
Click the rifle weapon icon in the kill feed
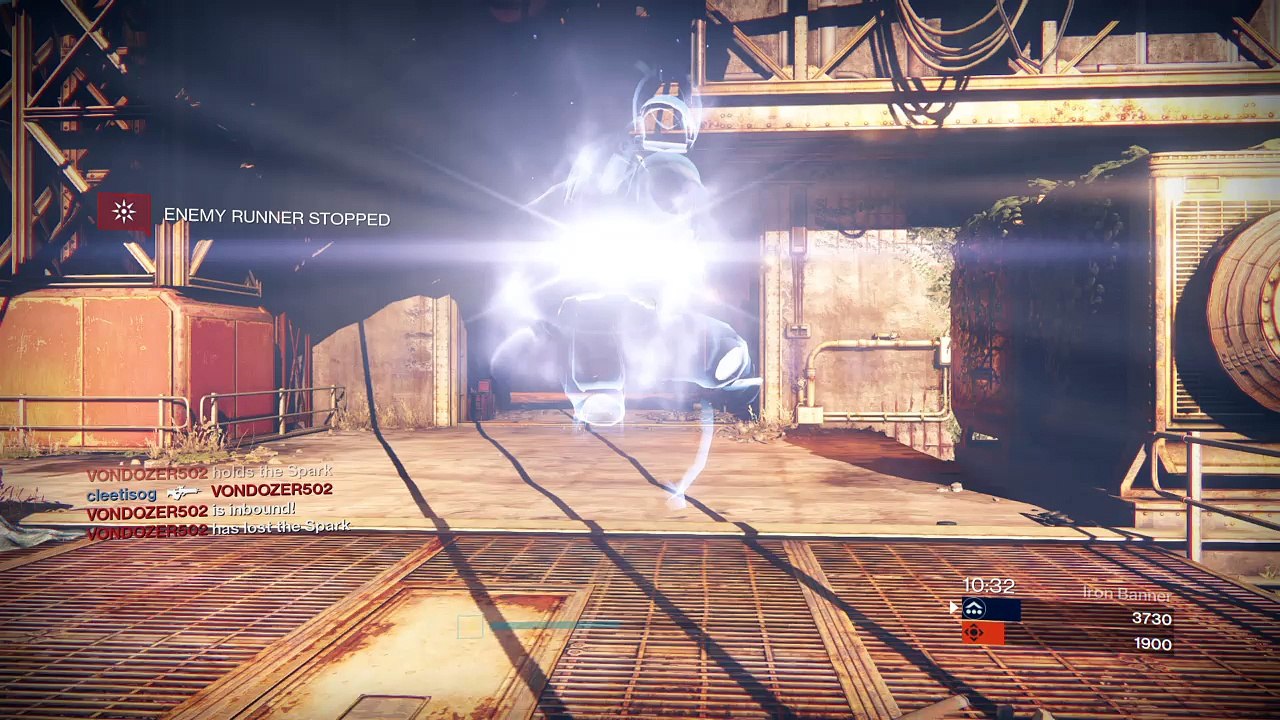(x=184, y=492)
